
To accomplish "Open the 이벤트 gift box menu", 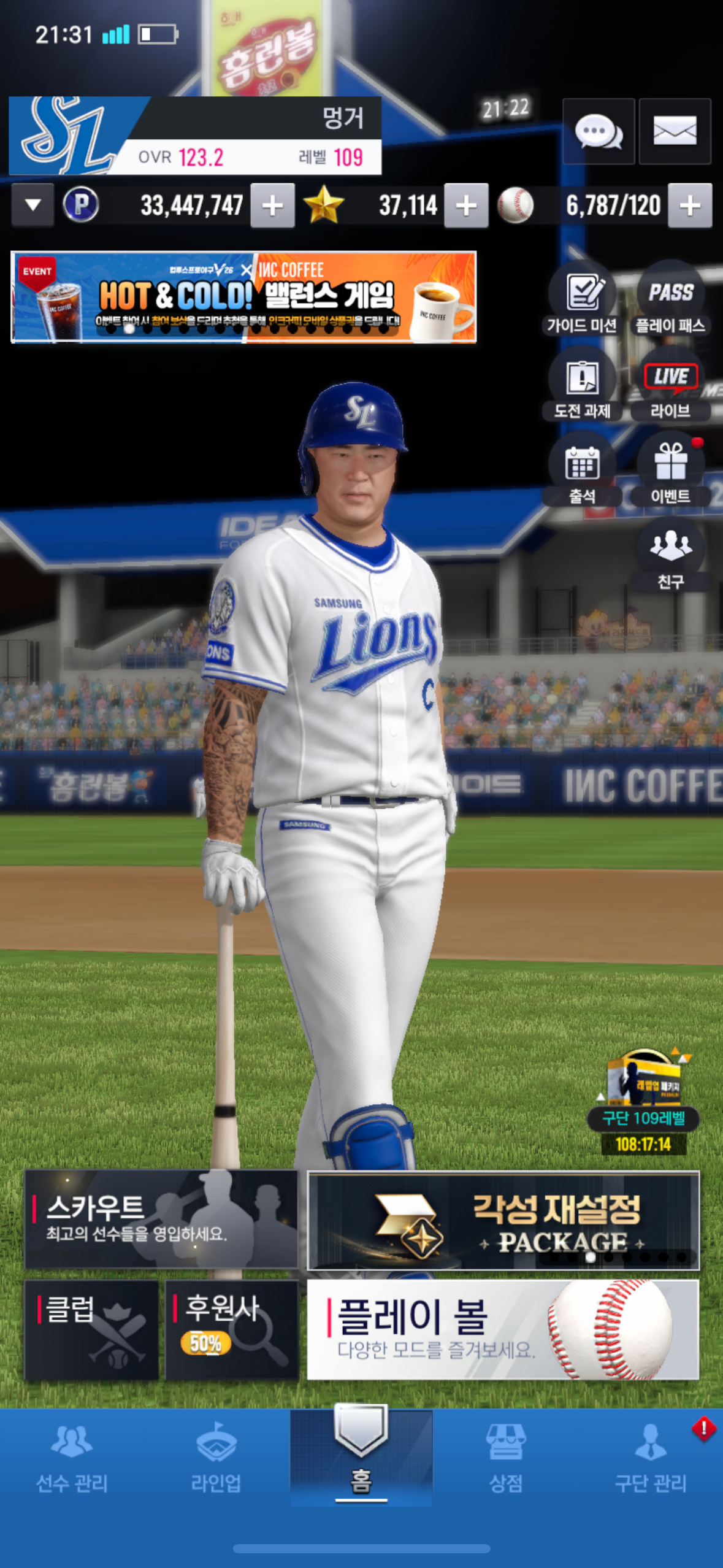I will (x=671, y=471).
